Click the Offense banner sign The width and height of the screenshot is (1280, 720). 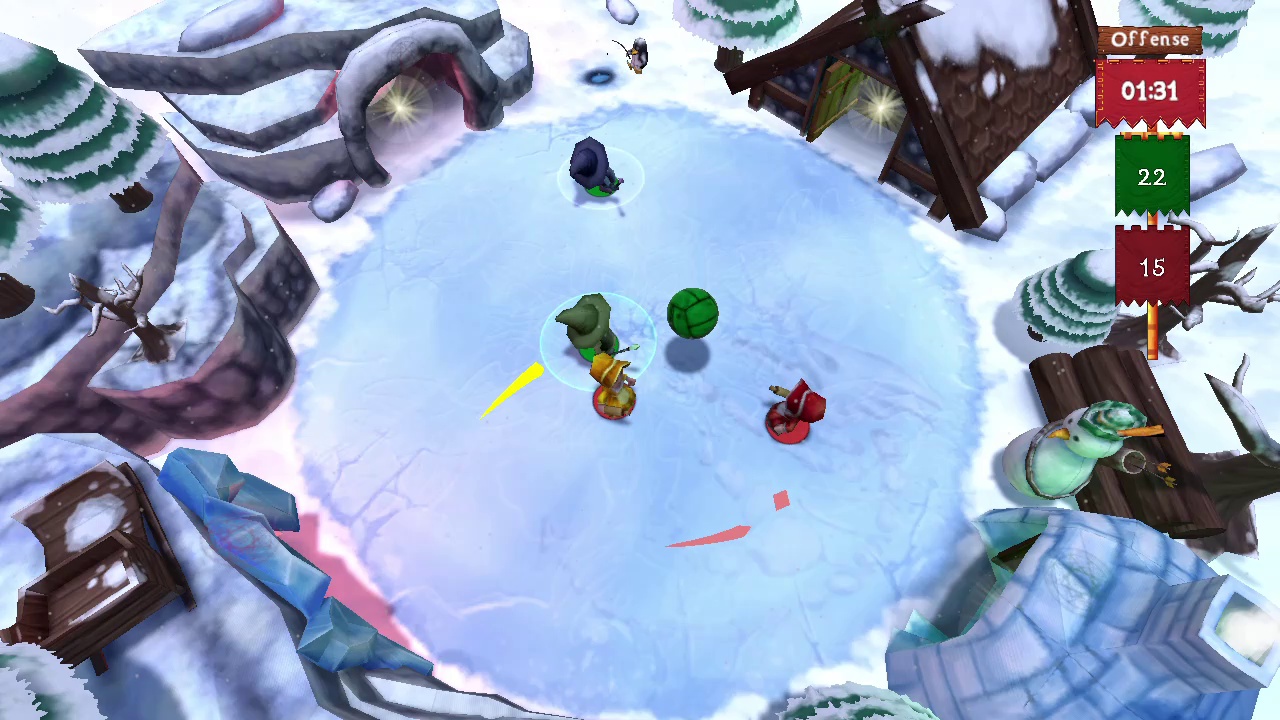coord(1151,40)
